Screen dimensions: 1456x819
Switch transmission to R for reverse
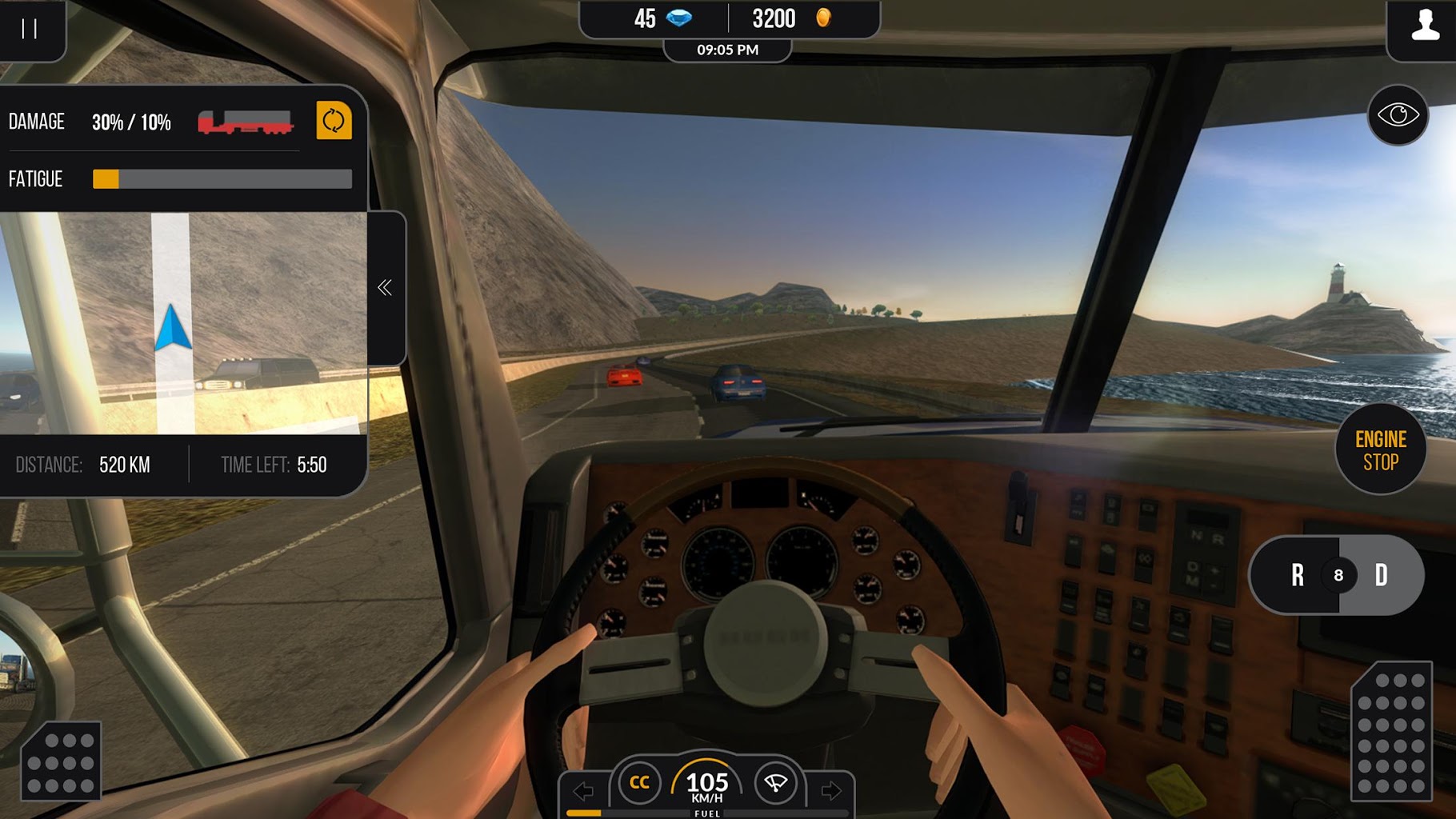[1297, 576]
